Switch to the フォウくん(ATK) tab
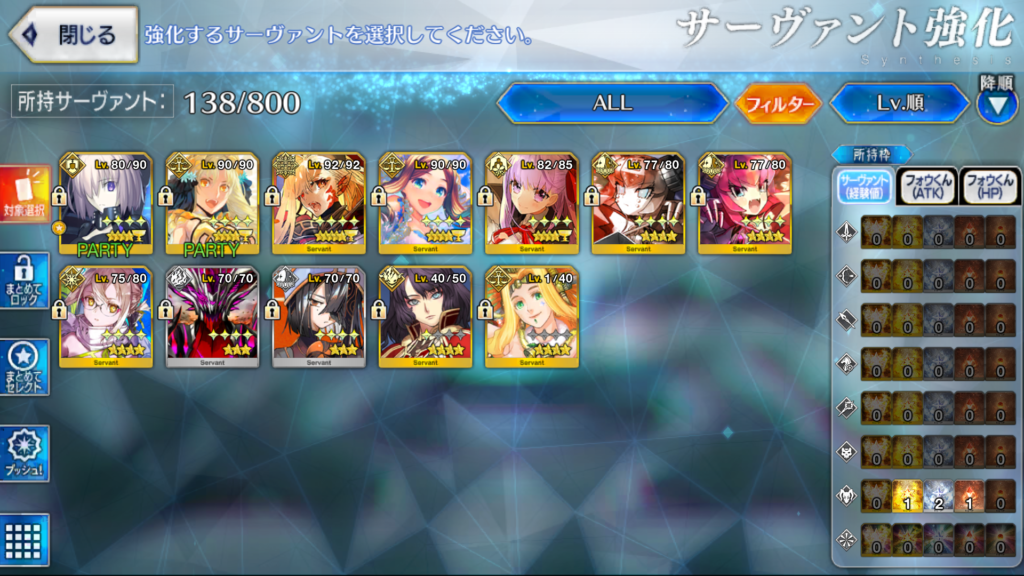Screen dimensions: 1024x576 (927, 186)
